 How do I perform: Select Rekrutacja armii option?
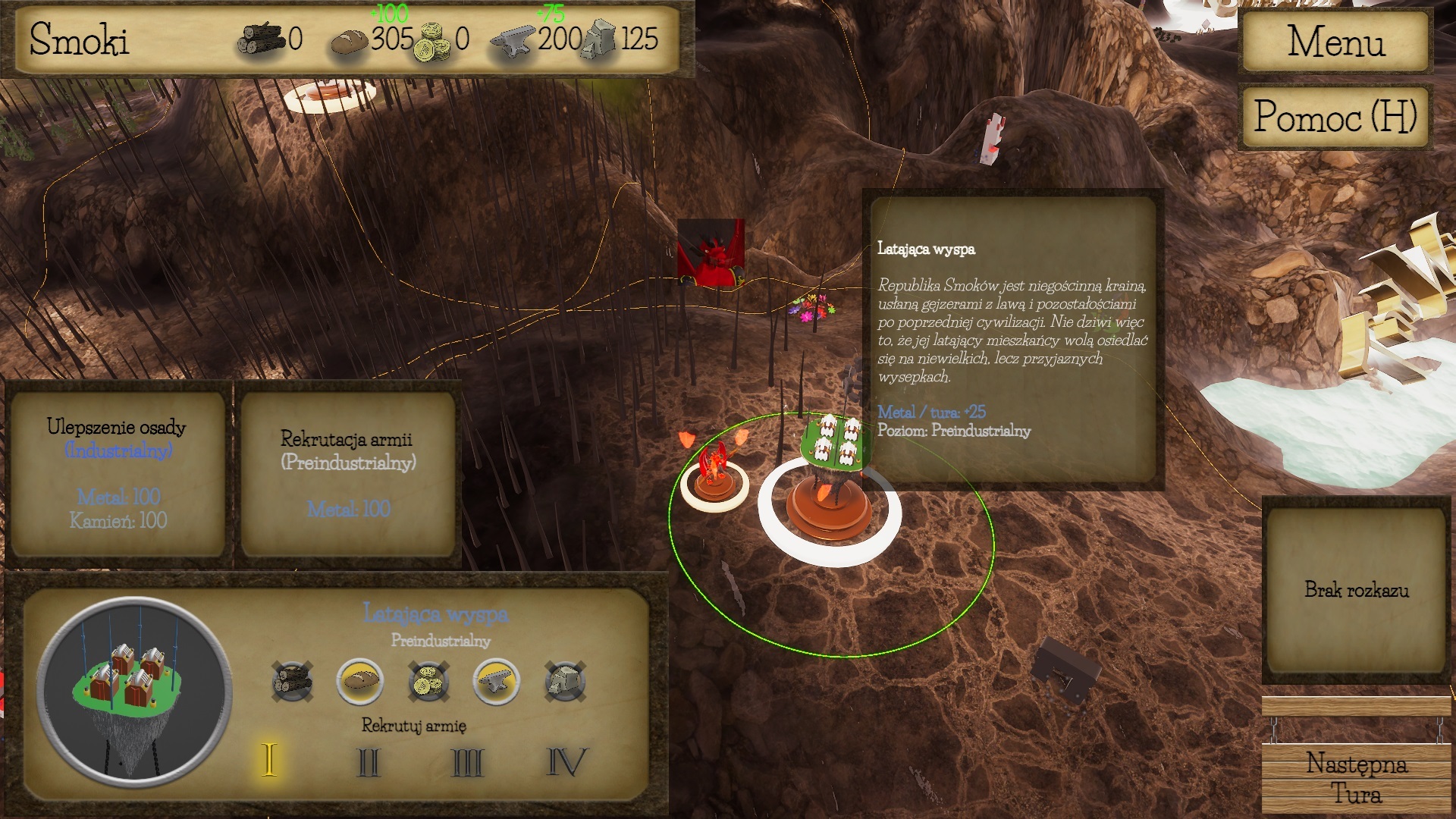click(347, 473)
